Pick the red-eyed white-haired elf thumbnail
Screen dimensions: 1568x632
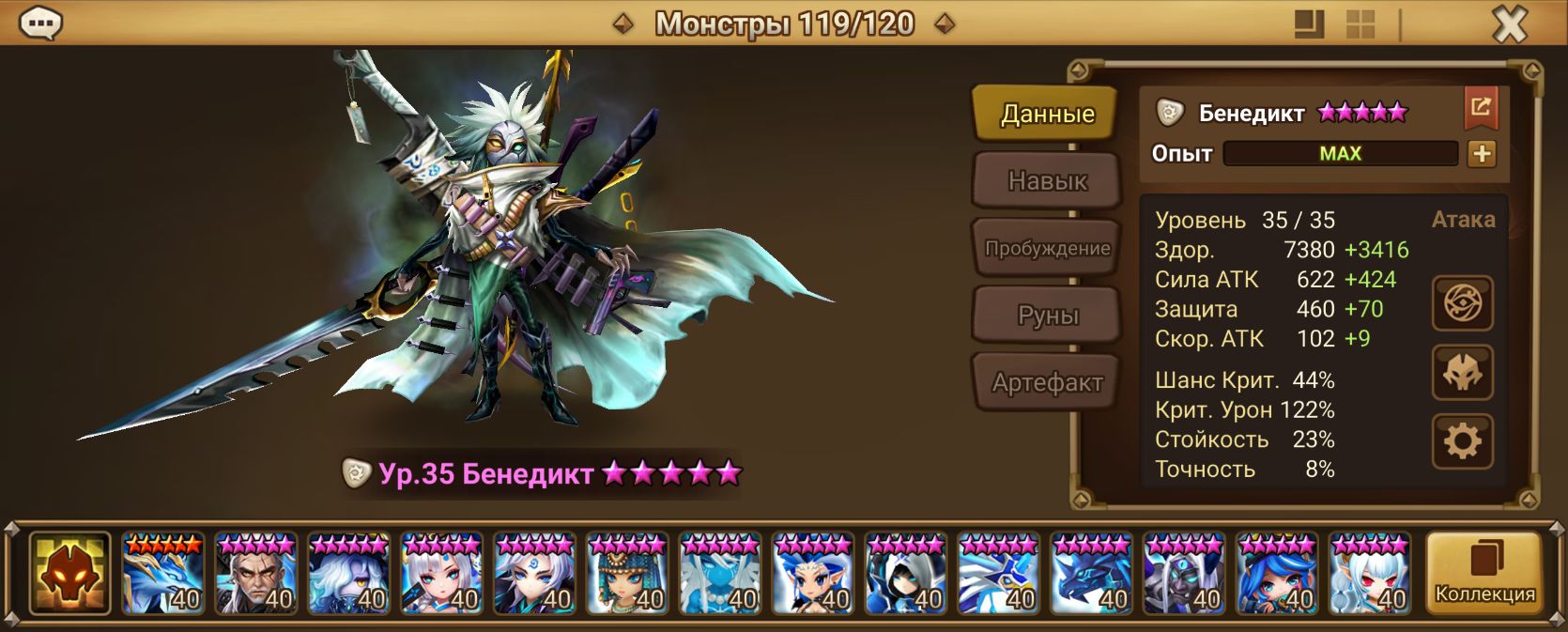[x=1370, y=574]
